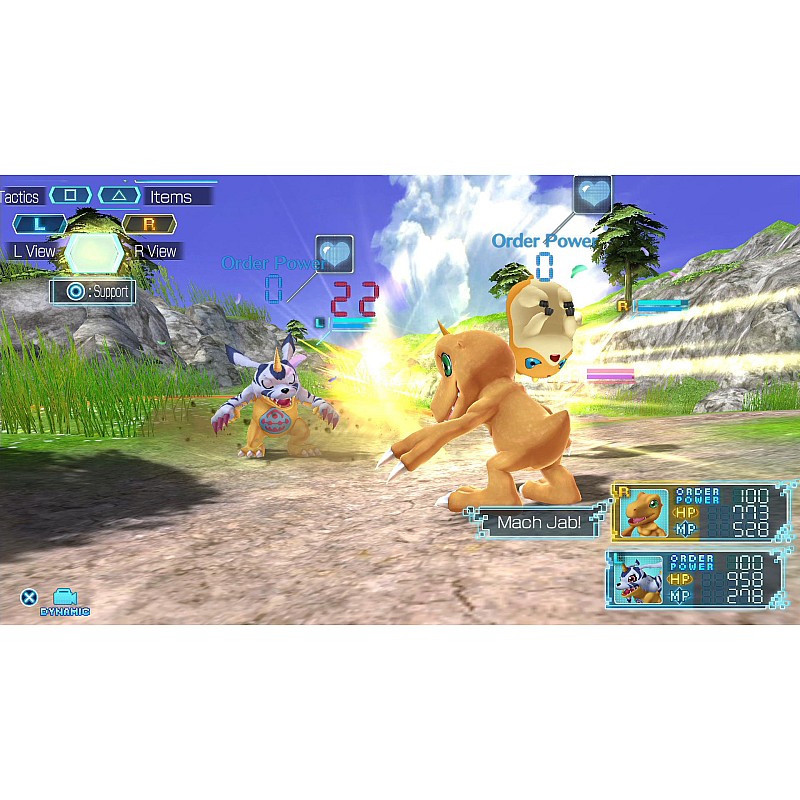
Task: Activate the Support command
Action: tap(93, 292)
